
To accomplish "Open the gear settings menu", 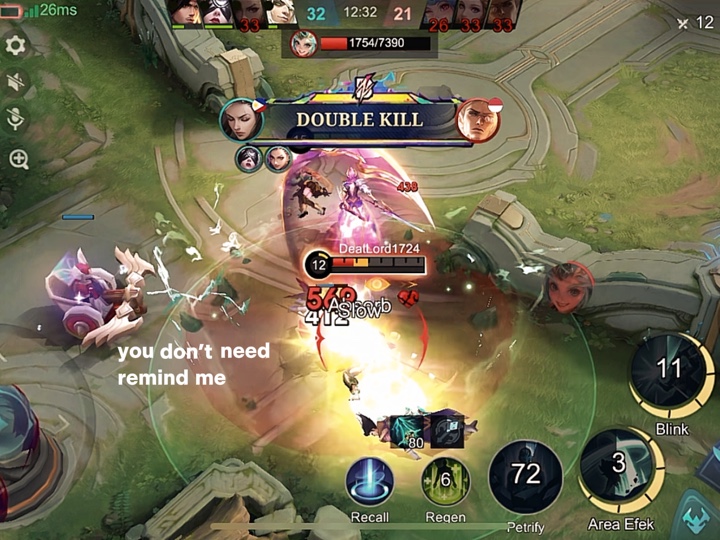I will tap(16, 46).
